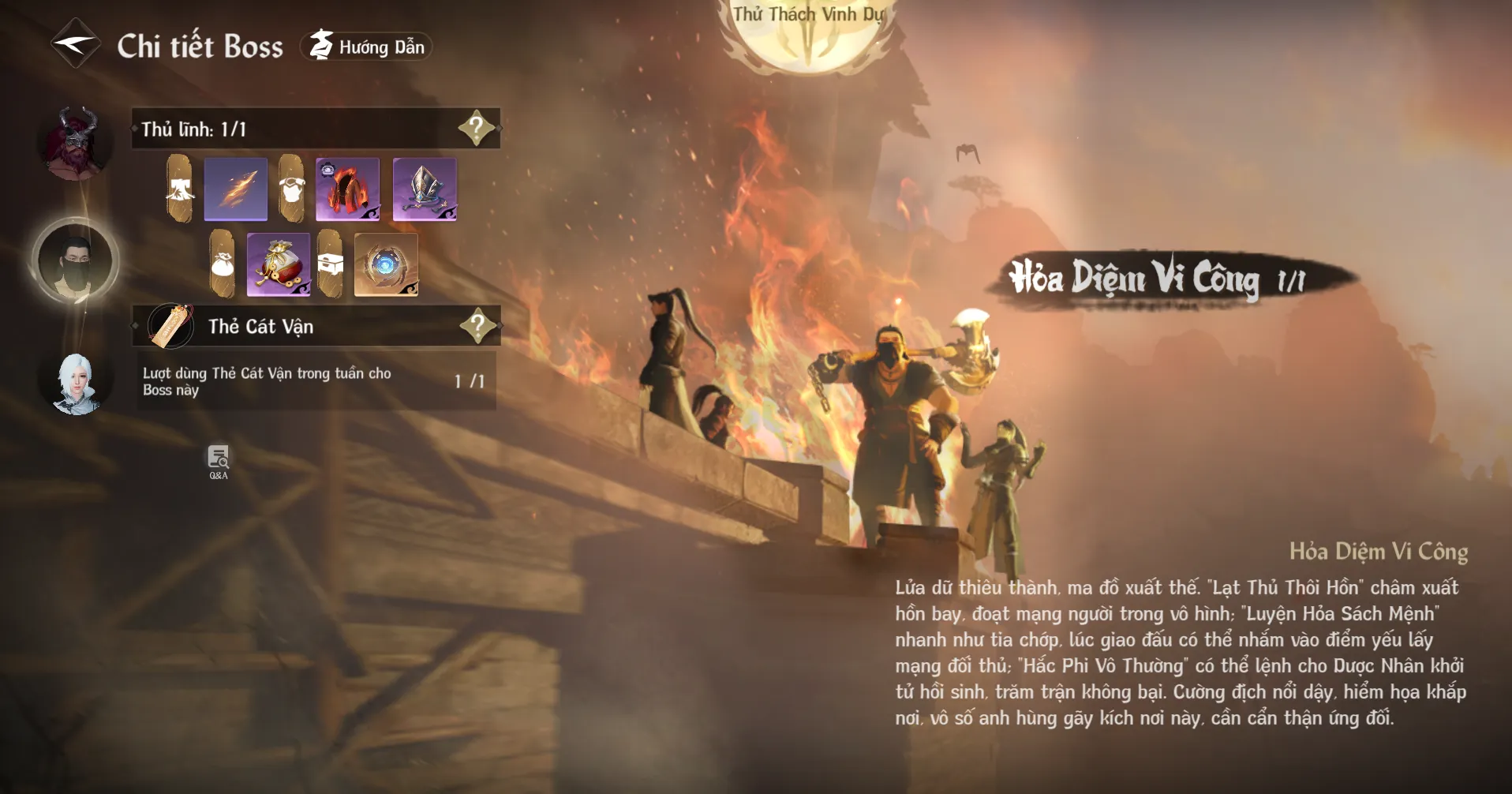
Task: Inspect the gift pouch reward item
Action: pos(279,265)
